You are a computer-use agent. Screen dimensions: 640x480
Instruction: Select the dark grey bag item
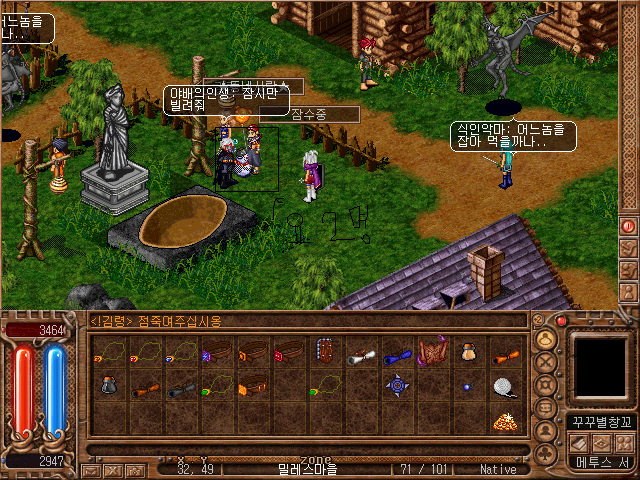(109, 386)
